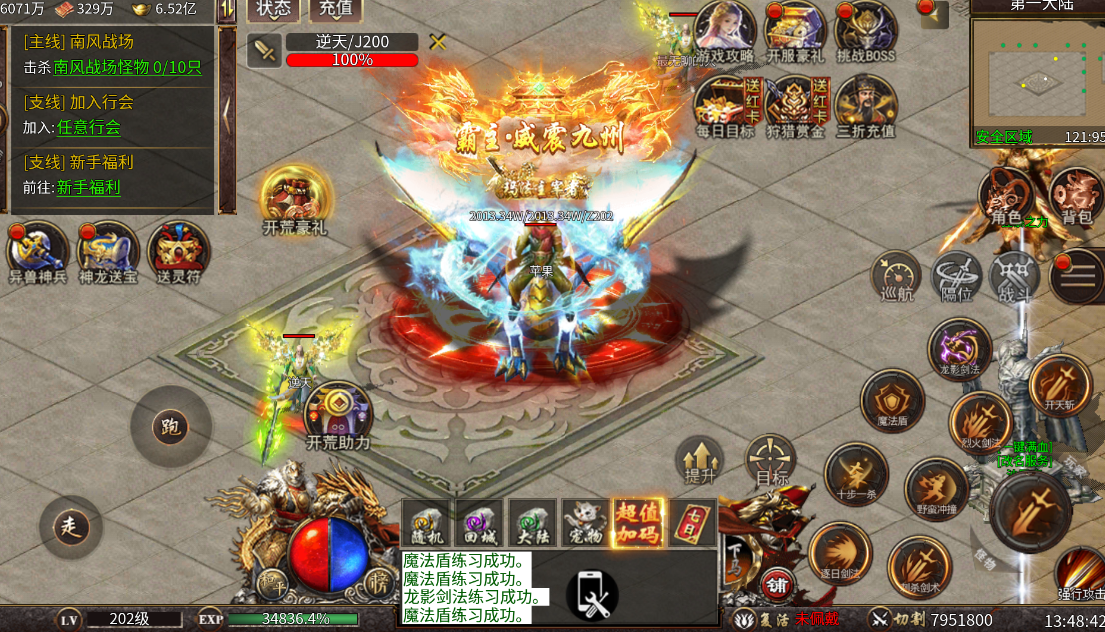Toggle the 跑 run button
Screen dimensions: 1105x632
tap(169, 427)
